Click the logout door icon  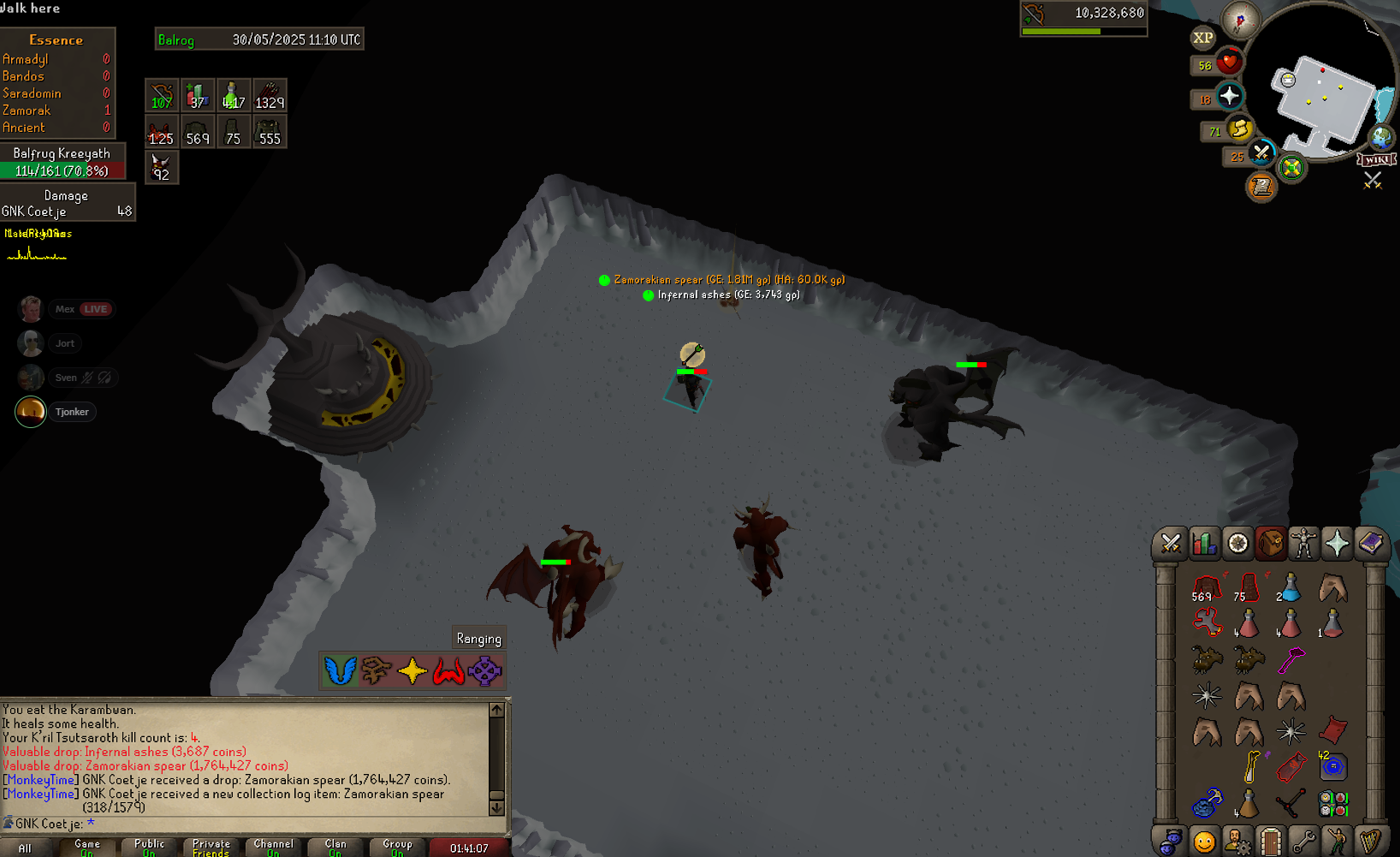(x=1270, y=842)
